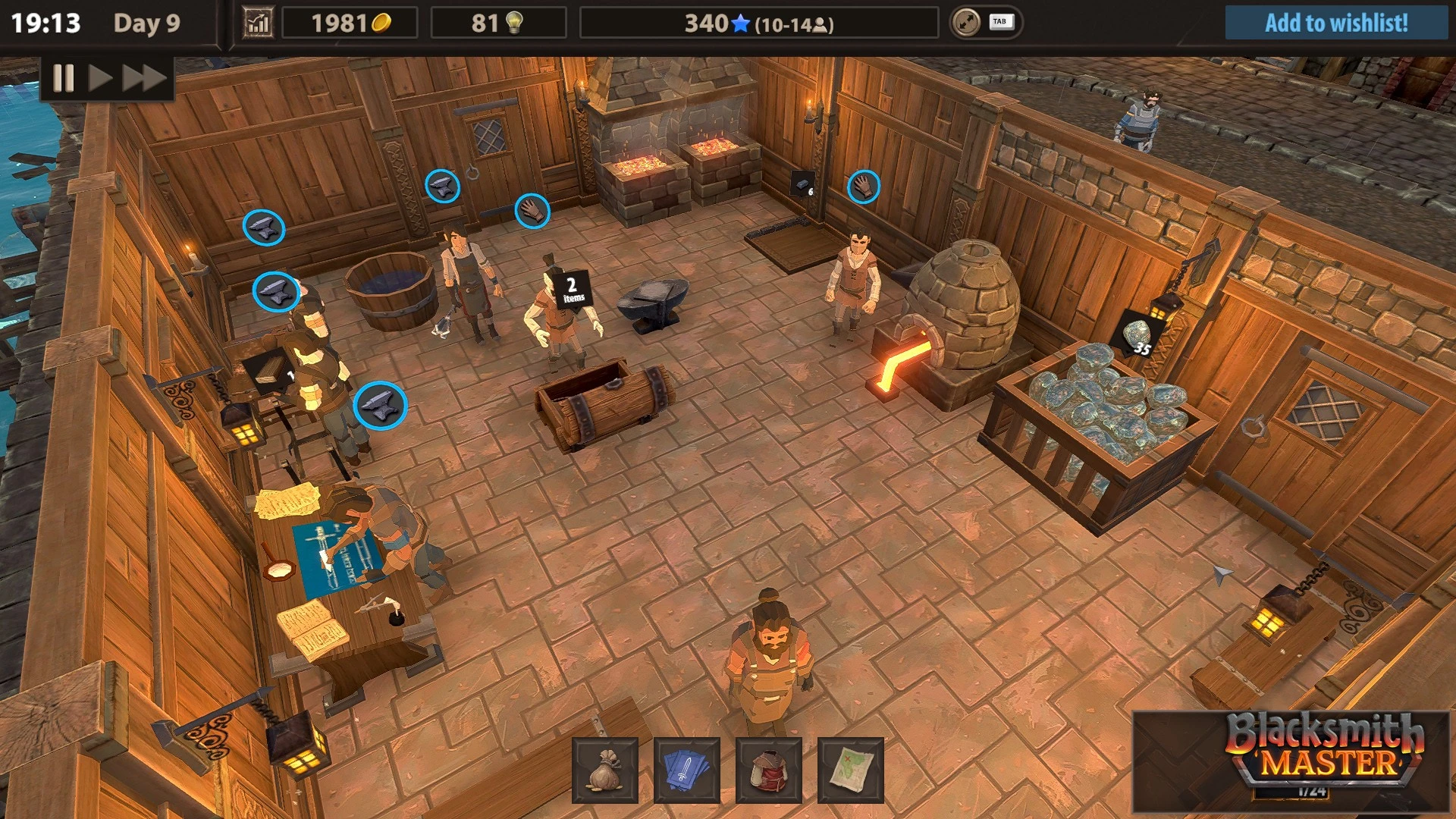This screenshot has height=819, width=1456.
Task: Open the armor outfit menu
Action: [769, 770]
